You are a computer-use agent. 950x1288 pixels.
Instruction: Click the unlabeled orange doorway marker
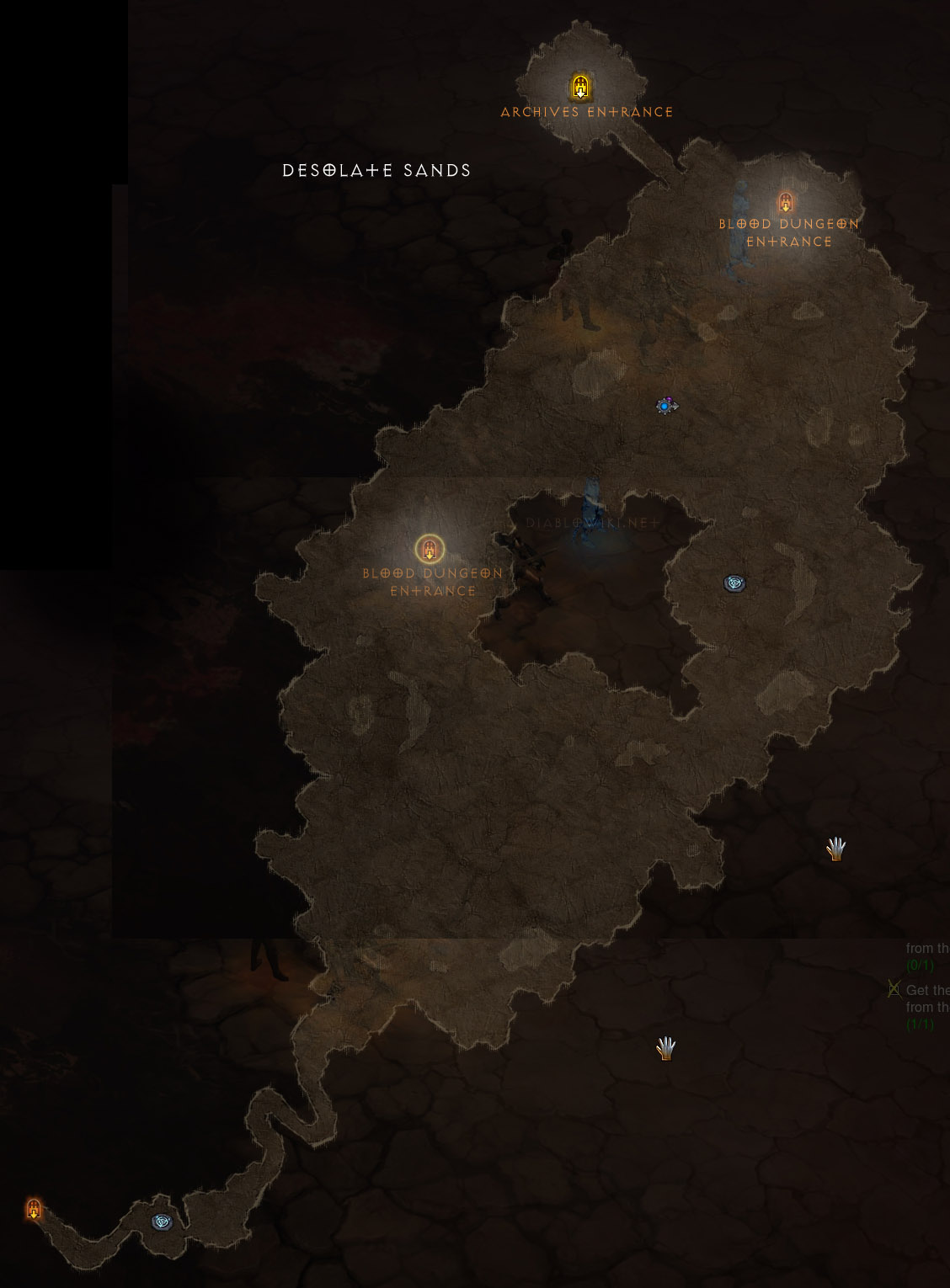coord(34,1210)
